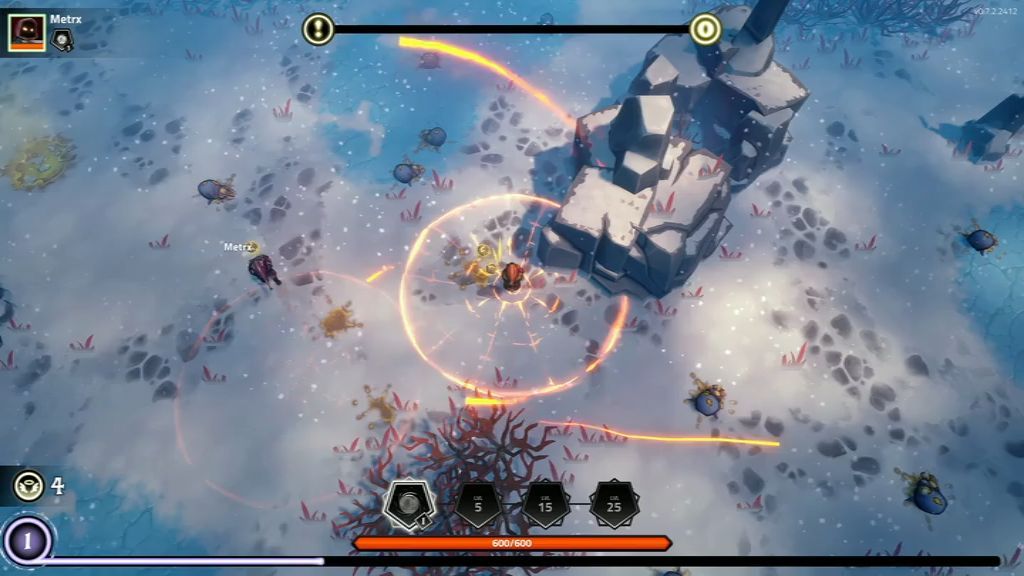Viewport: 1024px width, 576px height.
Task: Activate the equipped orb ability slot
Action: point(408,504)
